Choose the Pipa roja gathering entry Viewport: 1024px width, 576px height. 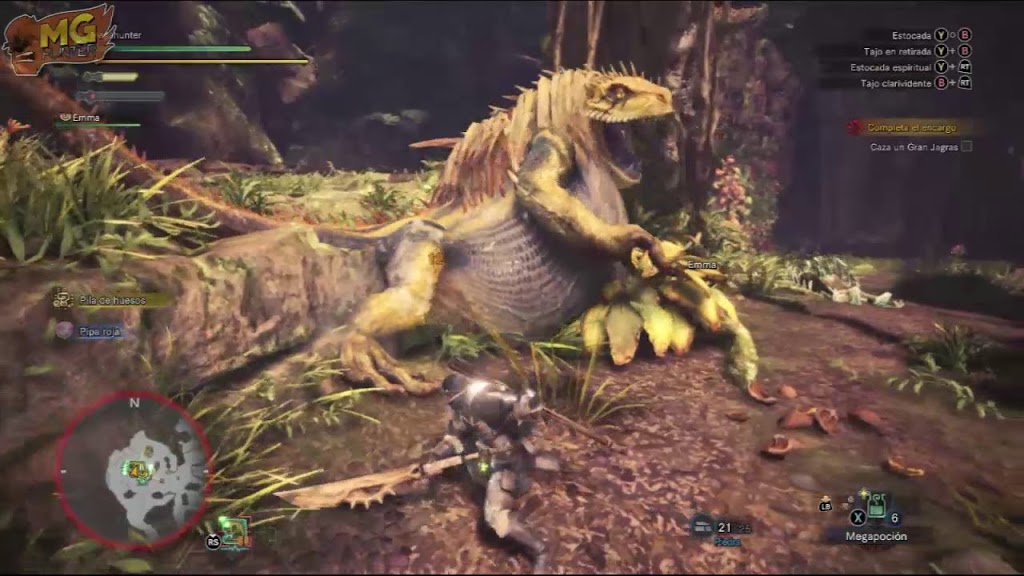93,330
